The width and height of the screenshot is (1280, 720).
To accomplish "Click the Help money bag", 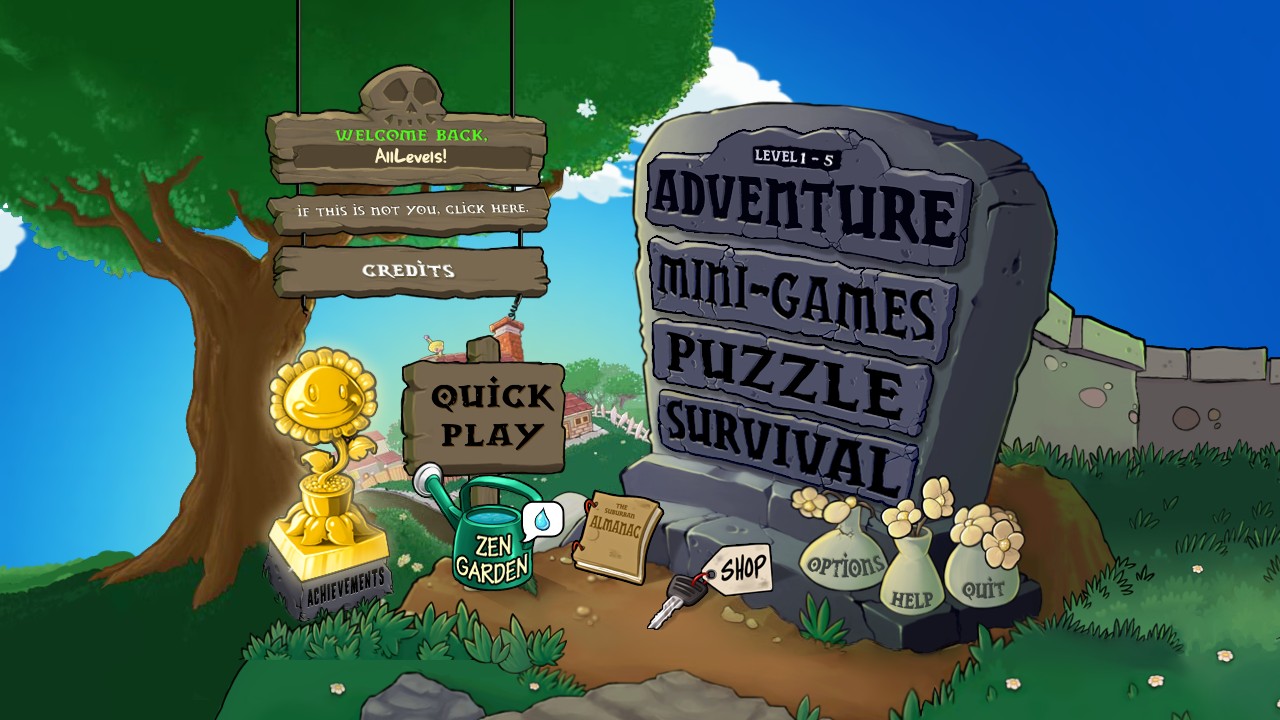I will click(912, 590).
